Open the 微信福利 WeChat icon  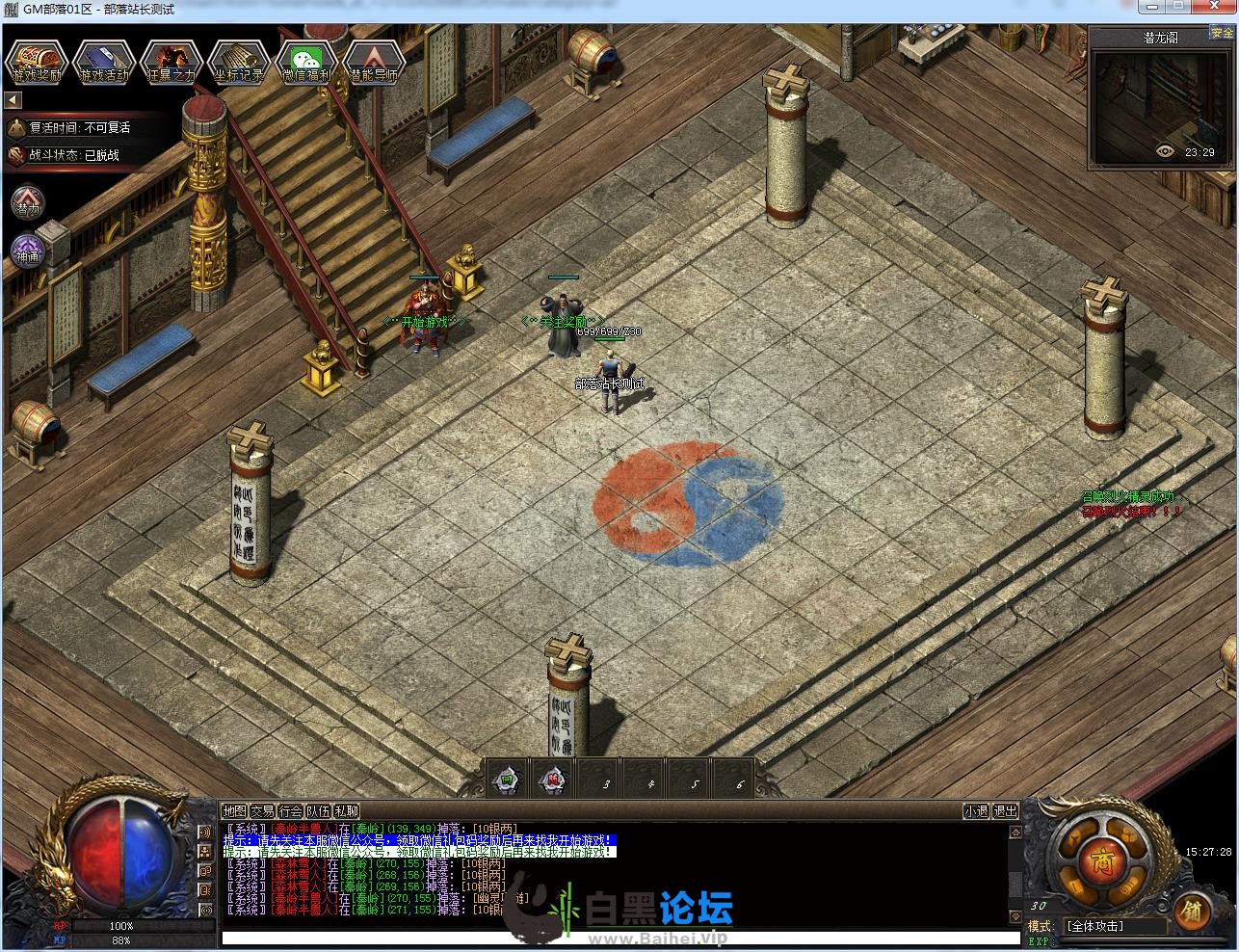pyautogui.click(x=306, y=62)
